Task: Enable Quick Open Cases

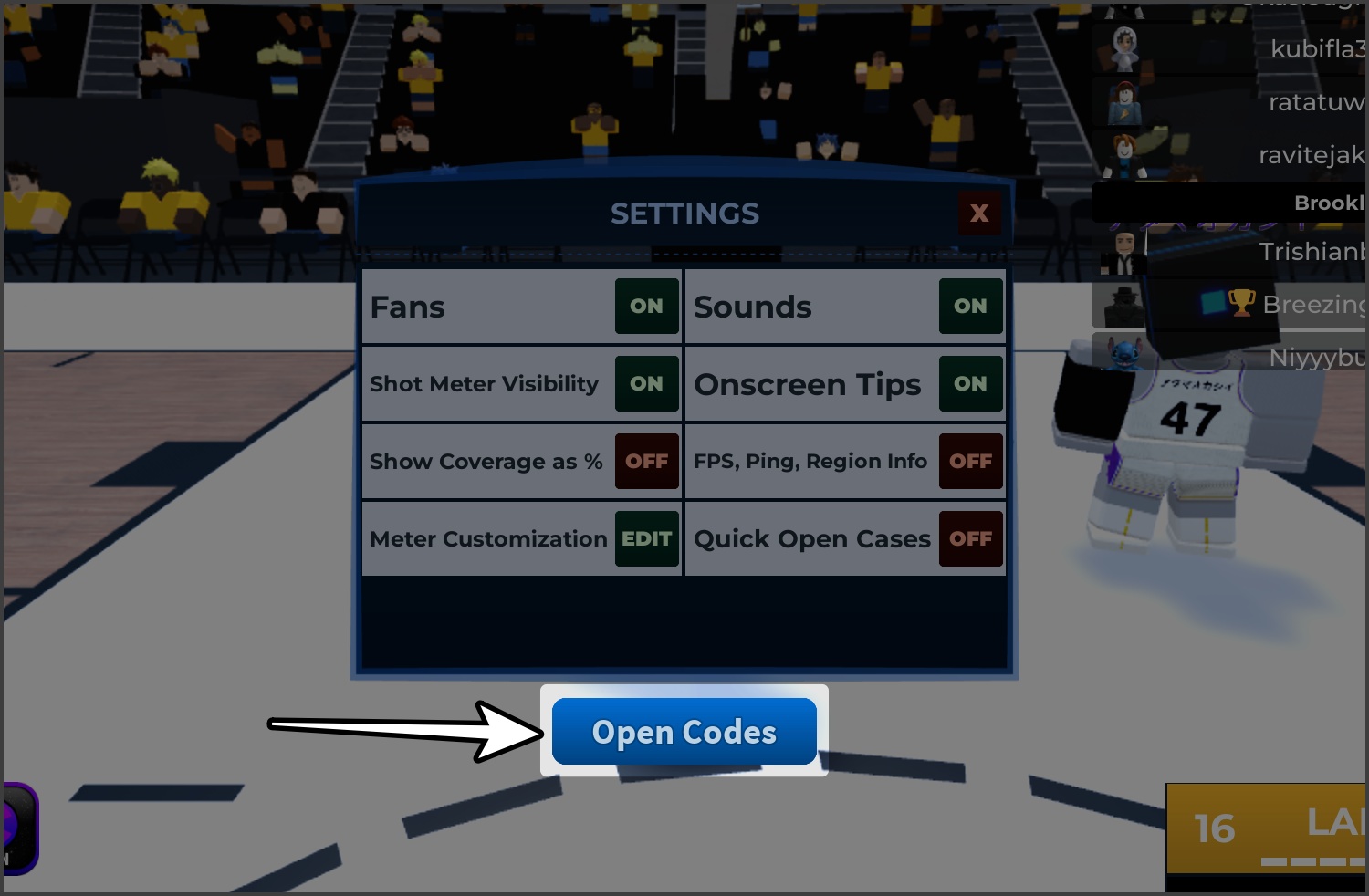Action: [970, 538]
